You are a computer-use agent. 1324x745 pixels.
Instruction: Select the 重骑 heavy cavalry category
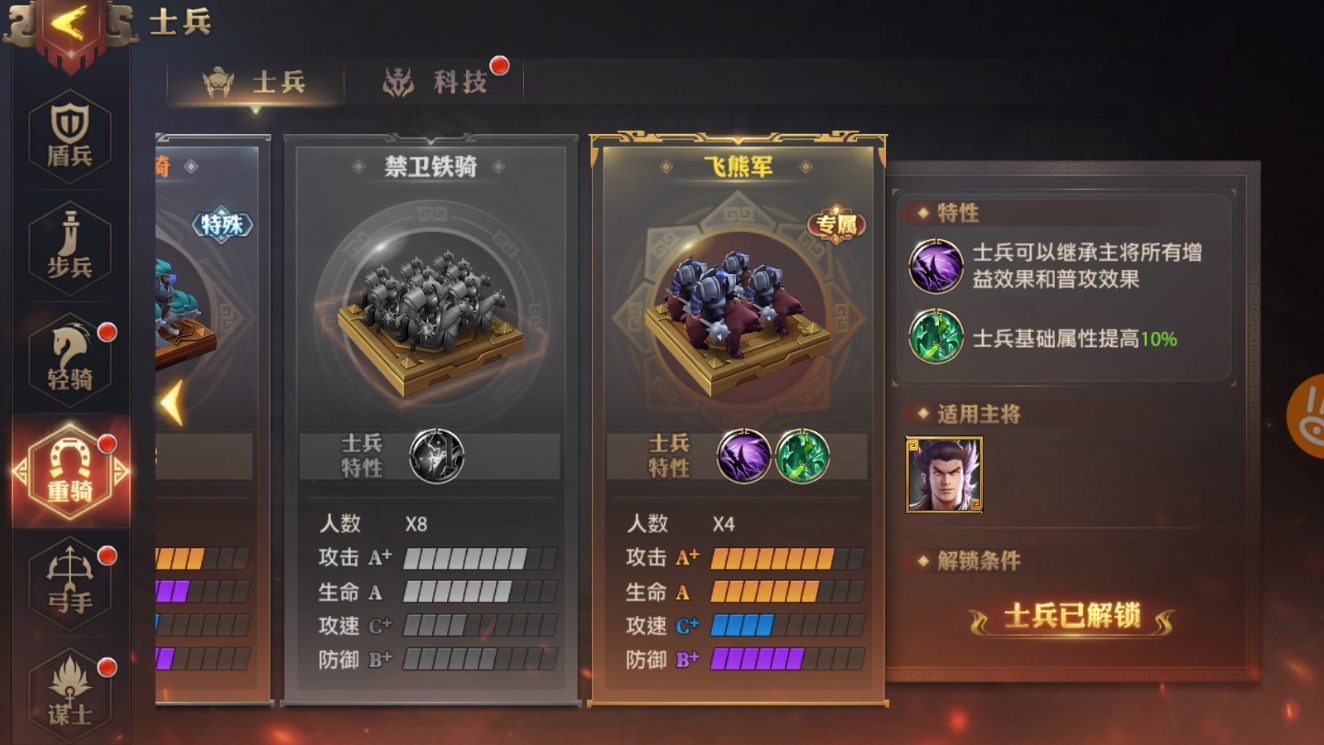(68, 470)
